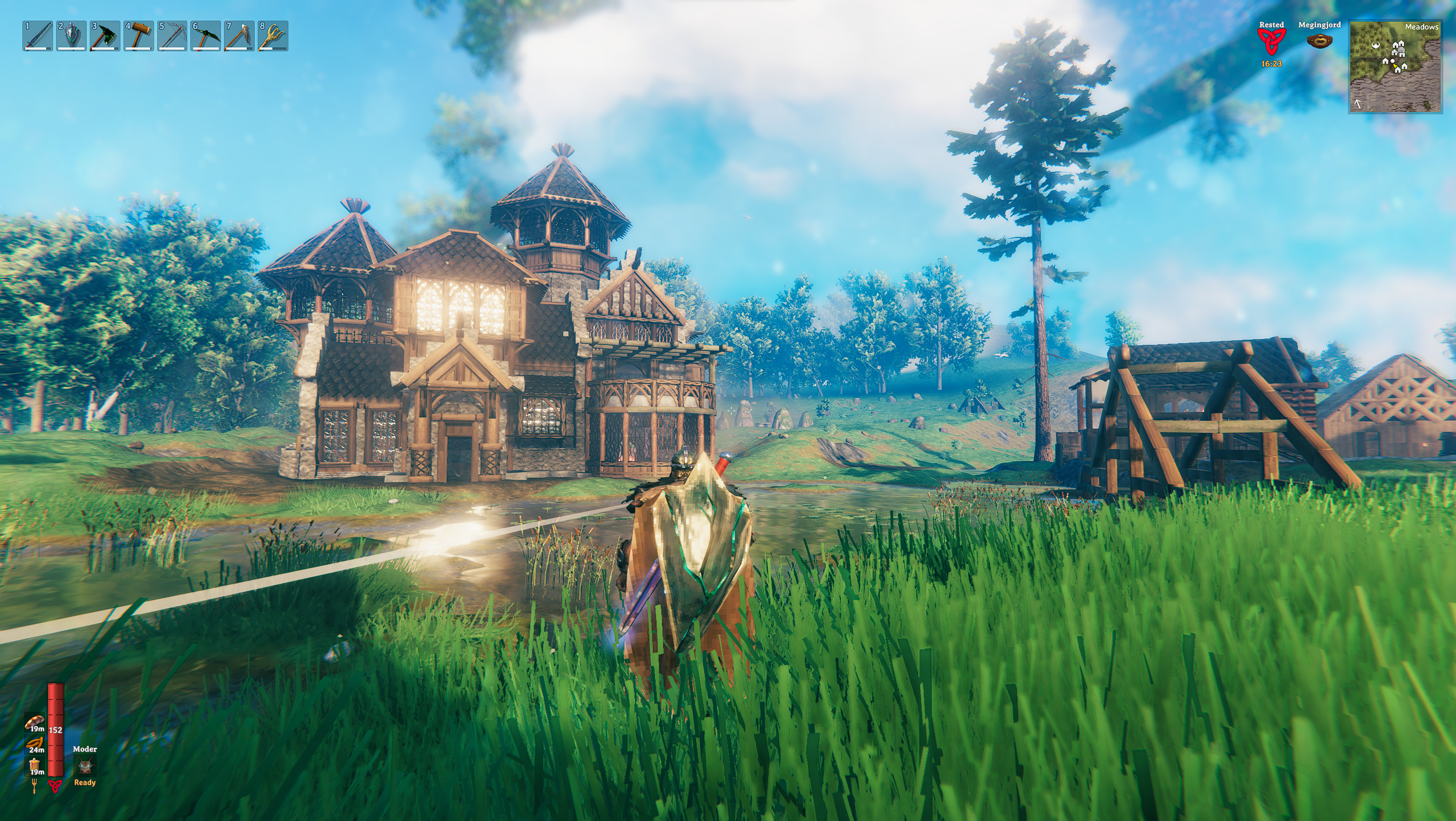Viewport: 1456px width, 821px height.
Task: Activate the Moder forsaken power icon
Action: [85, 766]
